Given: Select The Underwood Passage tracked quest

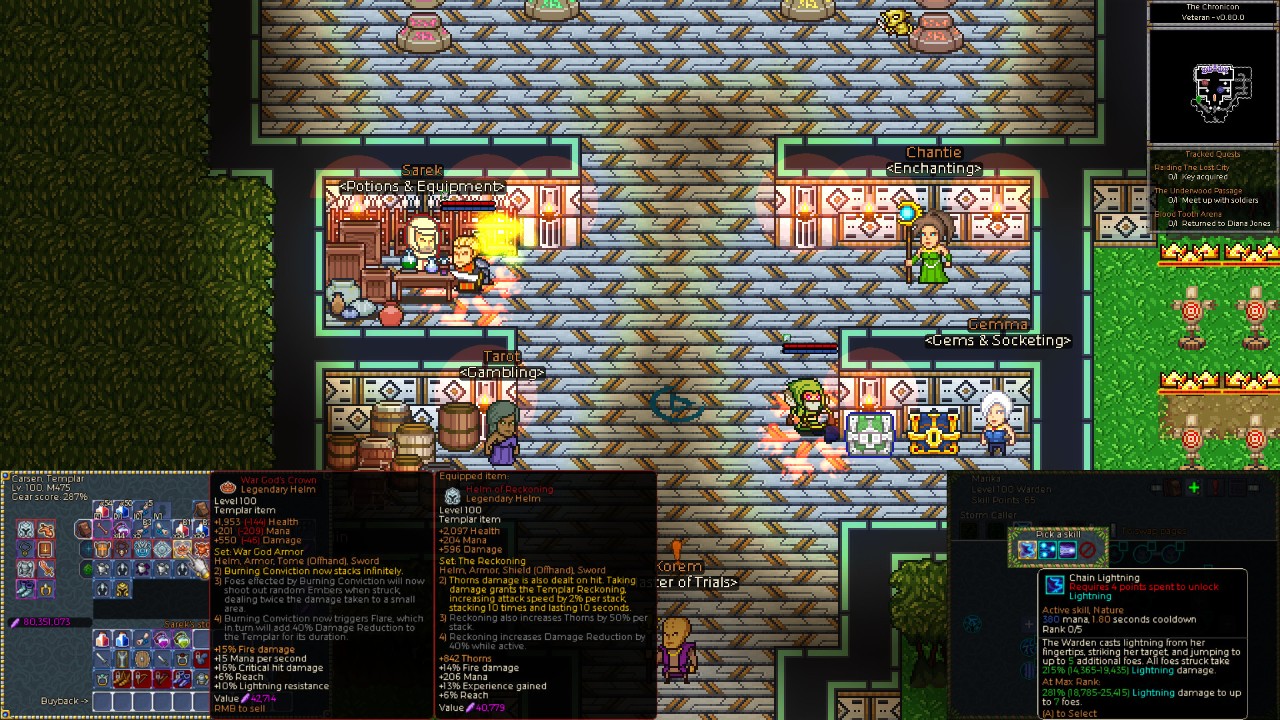Looking at the screenshot, I should 1198,191.
